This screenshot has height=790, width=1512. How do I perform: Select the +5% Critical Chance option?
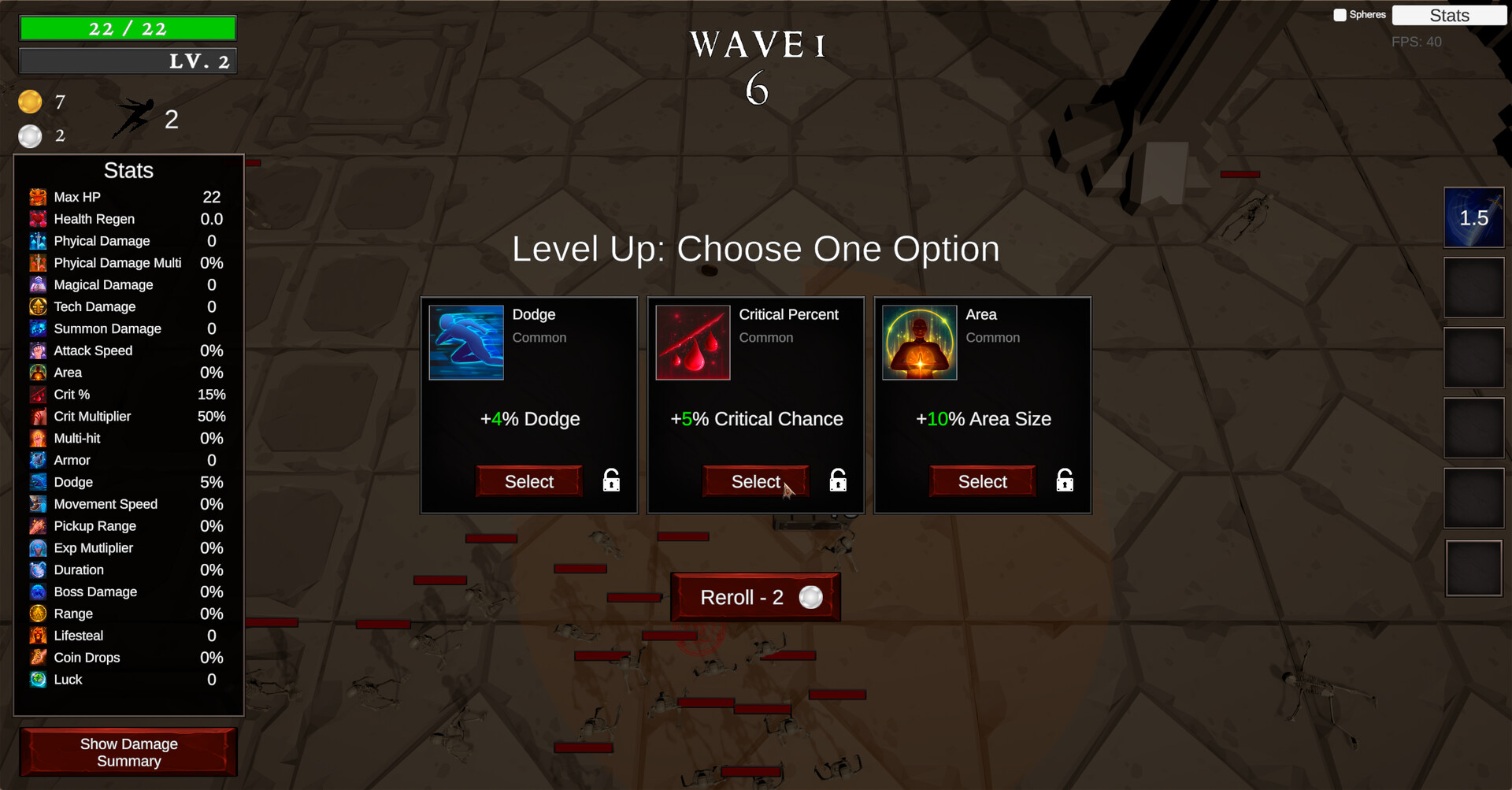pos(755,481)
